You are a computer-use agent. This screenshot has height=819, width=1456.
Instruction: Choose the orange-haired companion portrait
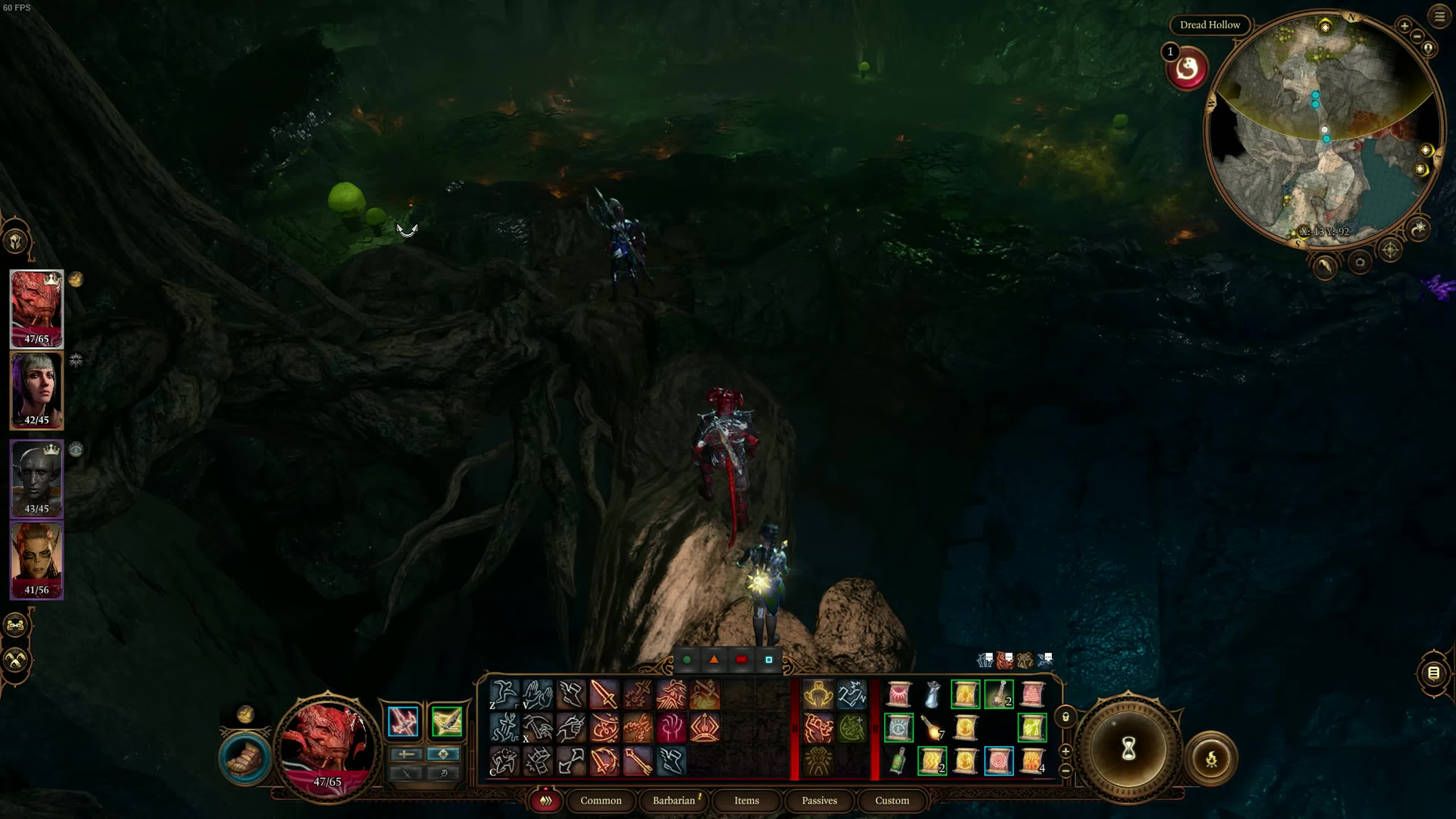click(37, 560)
